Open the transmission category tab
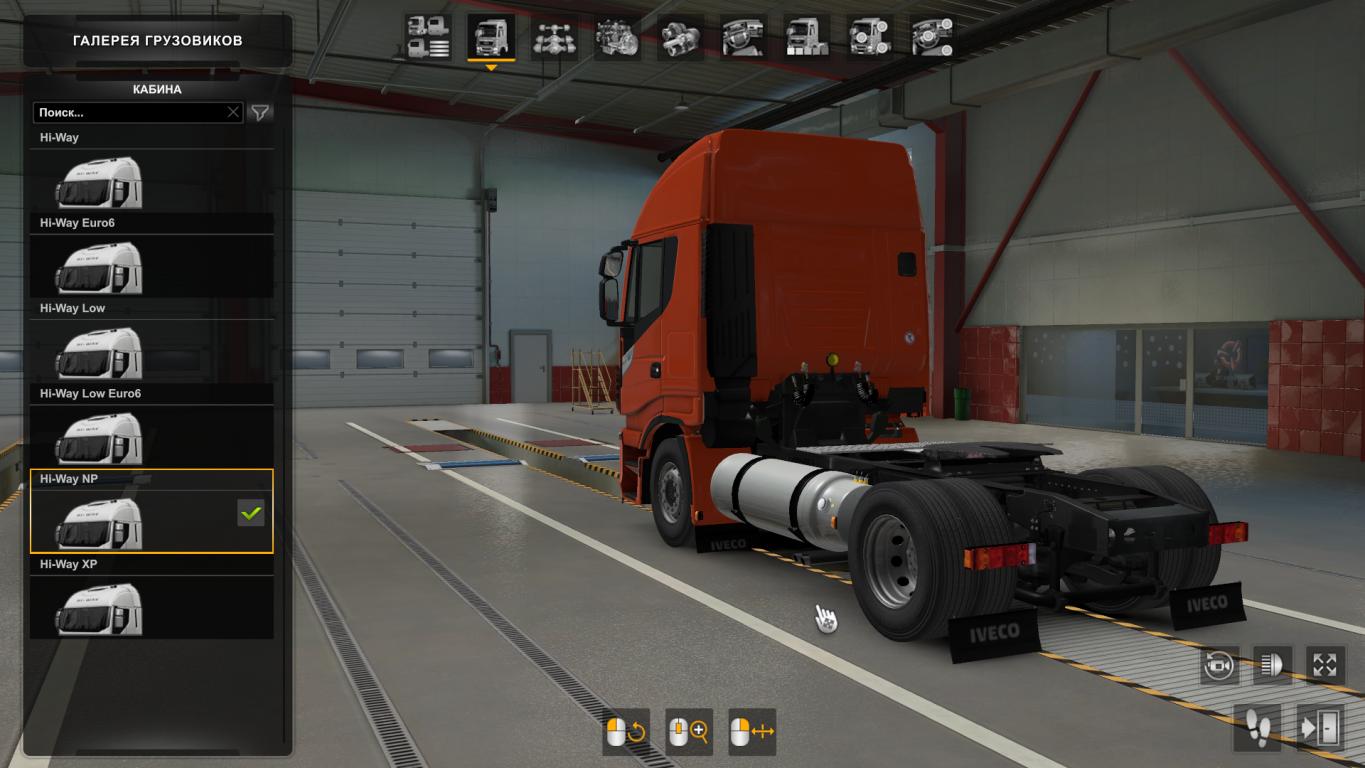1365x768 pixels. tap(679, 38)
